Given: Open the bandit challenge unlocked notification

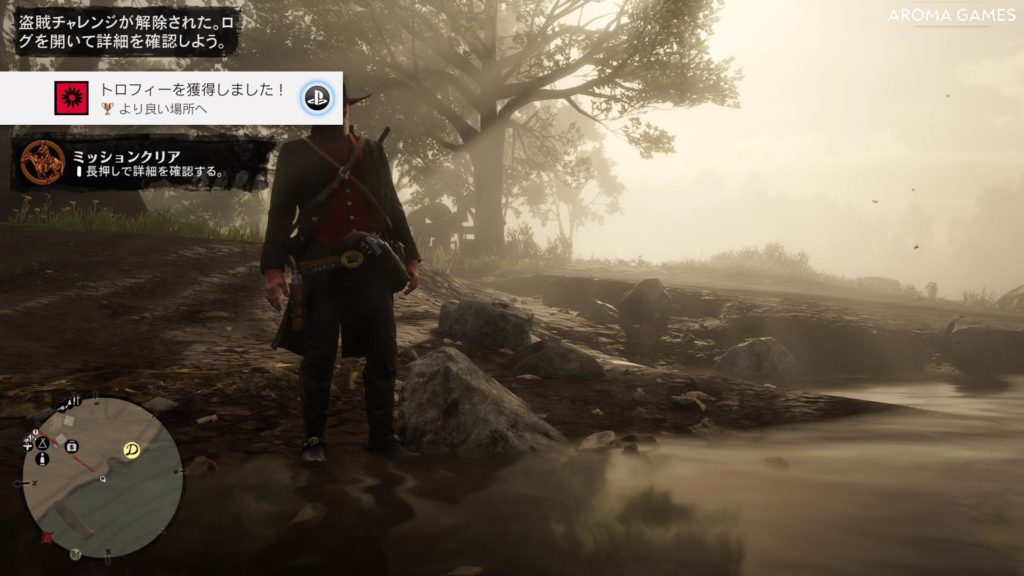Looking at the screenshot, I should coord(127,28).
